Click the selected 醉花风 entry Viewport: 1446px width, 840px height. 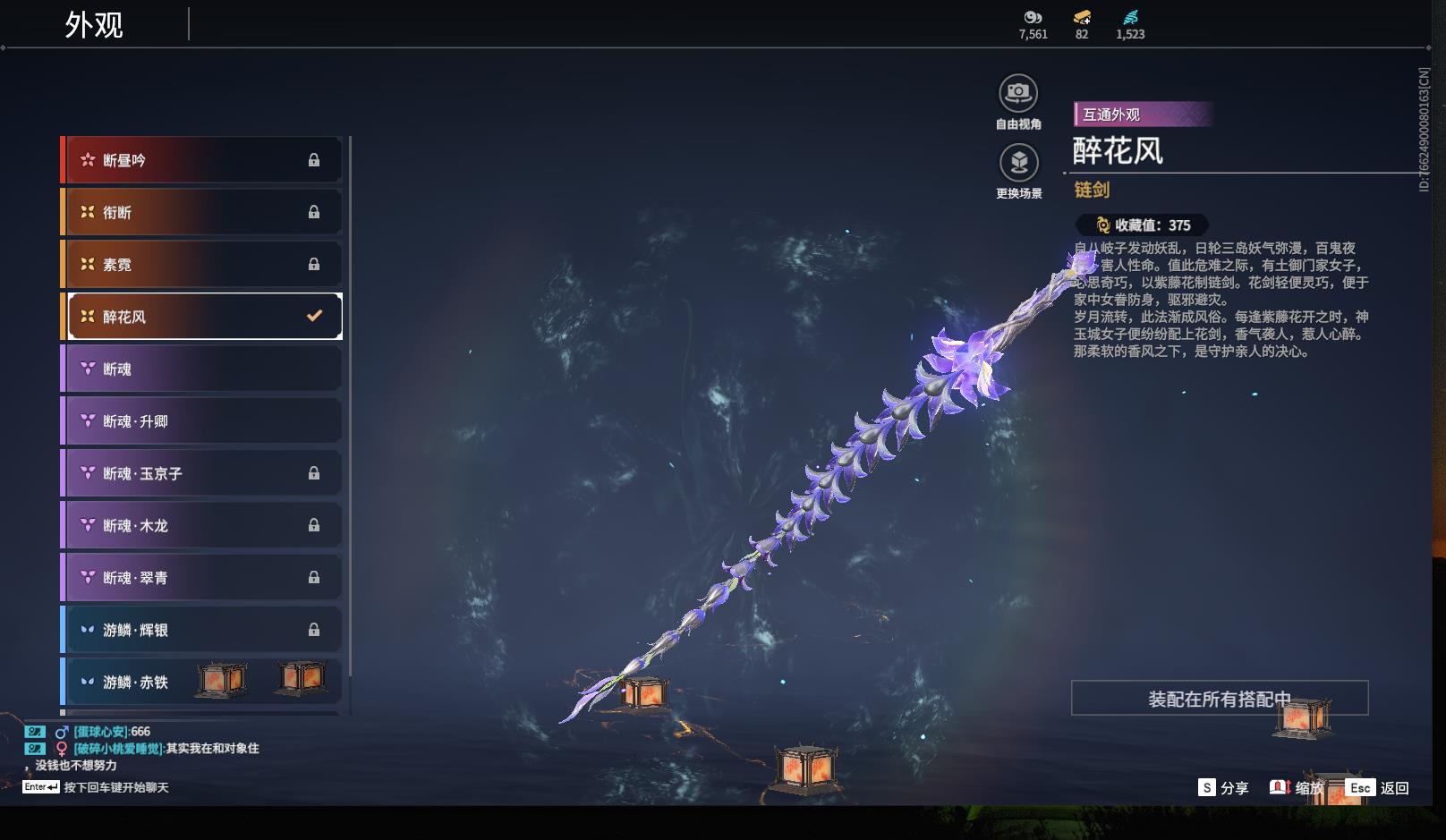click(x=204, y=317)
